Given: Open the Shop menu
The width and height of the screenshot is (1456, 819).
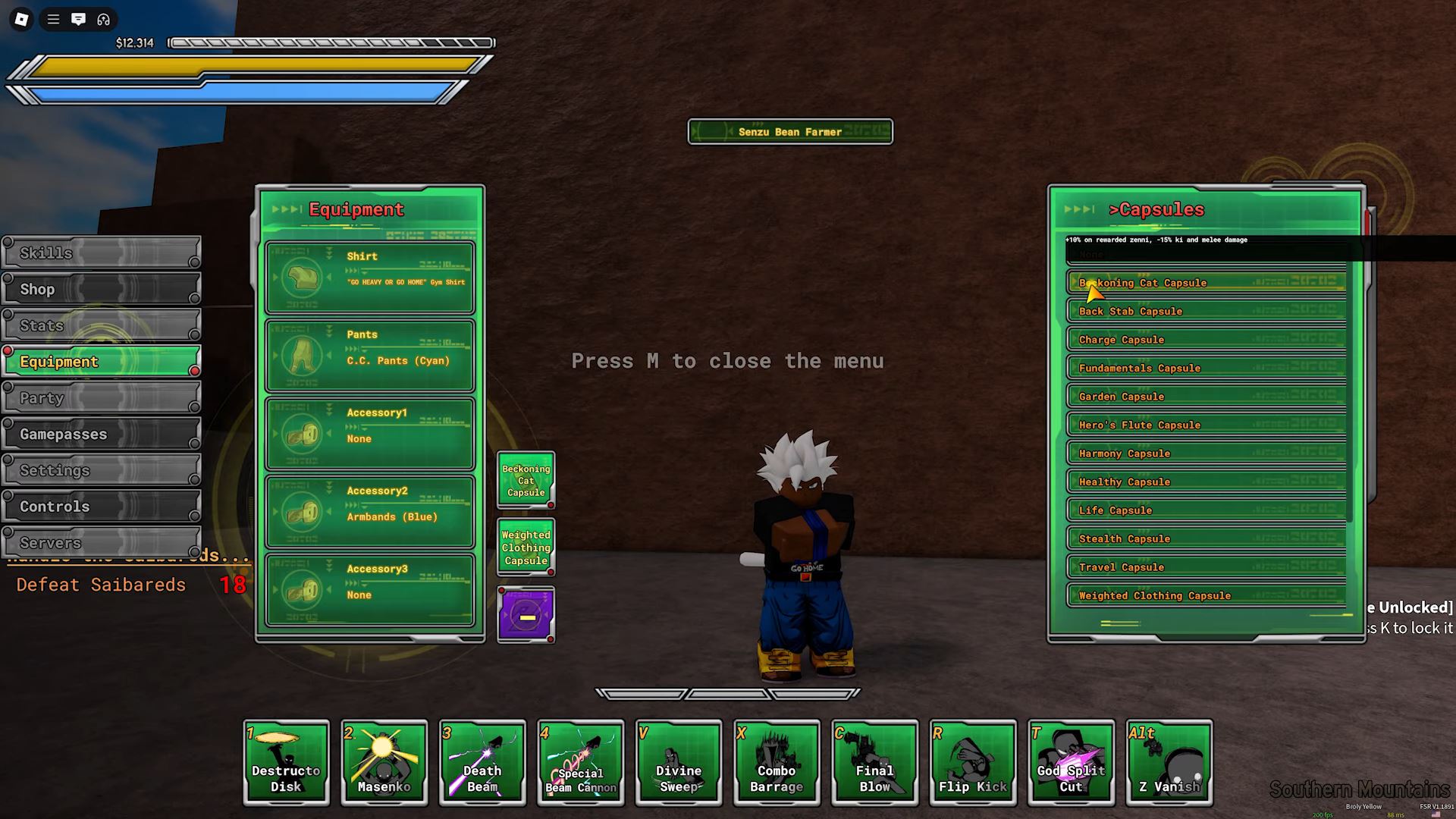Looking at the screenshot, I should 102,289.
